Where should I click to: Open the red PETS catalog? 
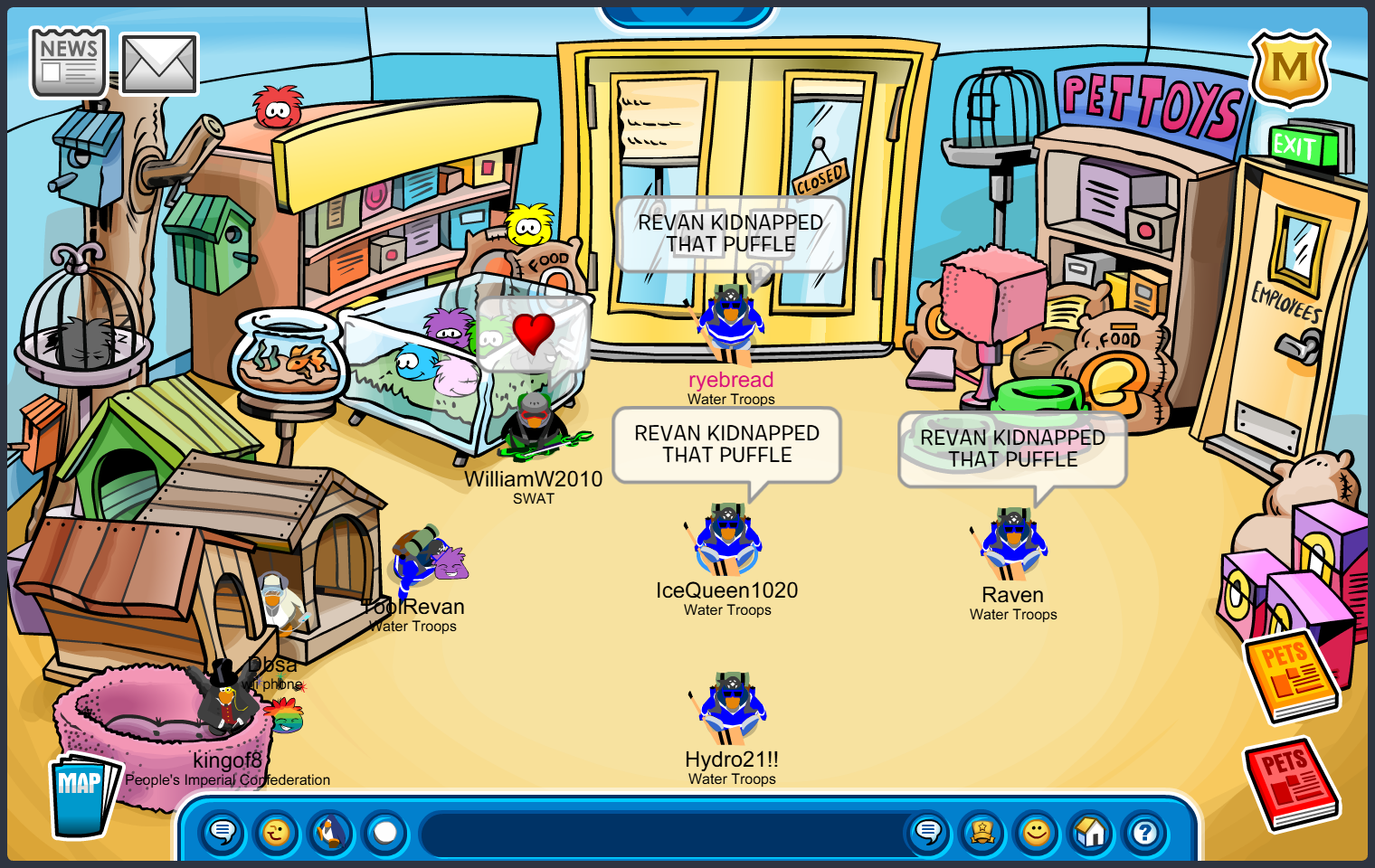[x=1291, y=783]
